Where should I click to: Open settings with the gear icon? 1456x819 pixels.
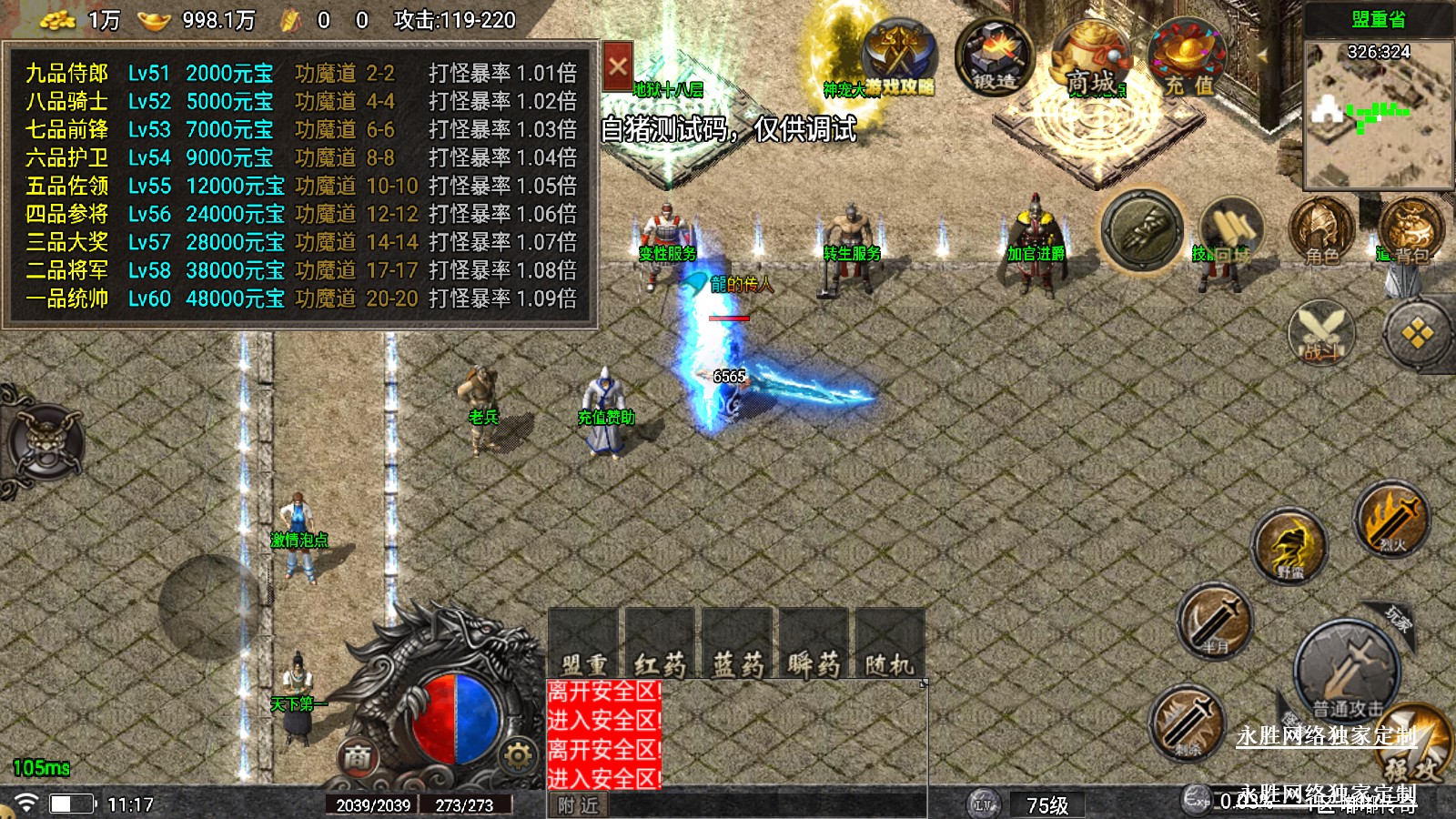[x=517, y=755]
